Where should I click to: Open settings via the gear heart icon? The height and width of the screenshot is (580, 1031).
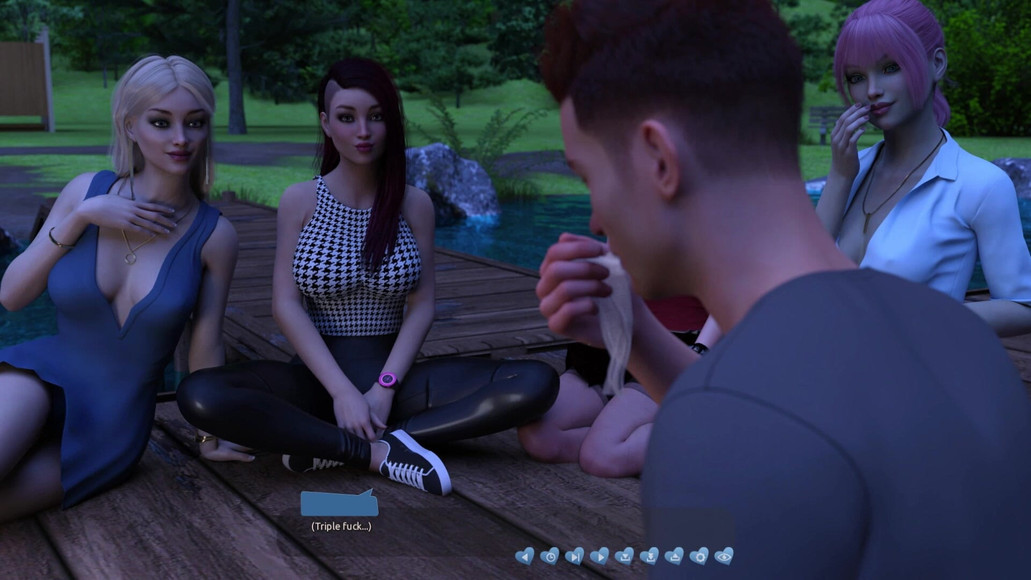pos(699,556)
